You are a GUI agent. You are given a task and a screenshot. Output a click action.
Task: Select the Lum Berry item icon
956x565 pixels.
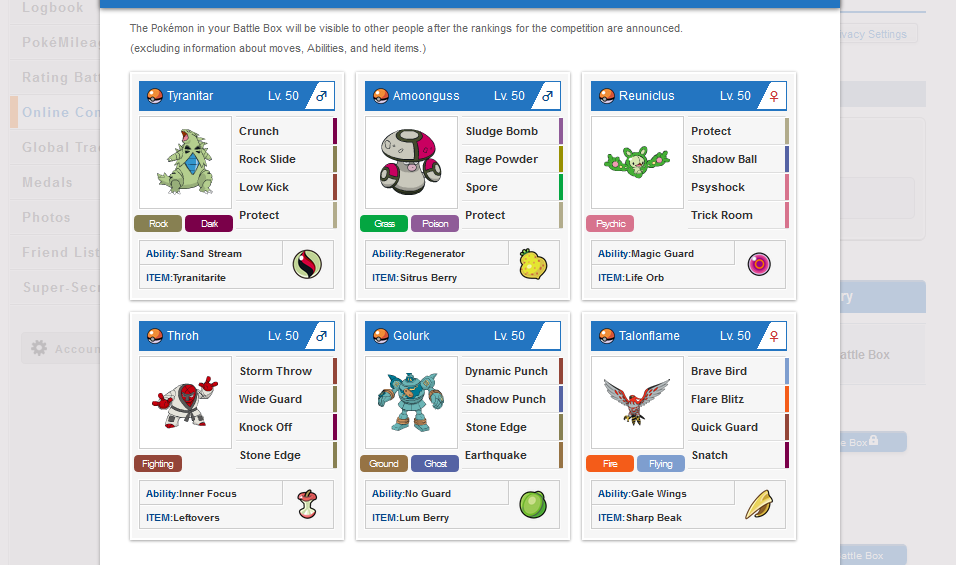point(533,504)
